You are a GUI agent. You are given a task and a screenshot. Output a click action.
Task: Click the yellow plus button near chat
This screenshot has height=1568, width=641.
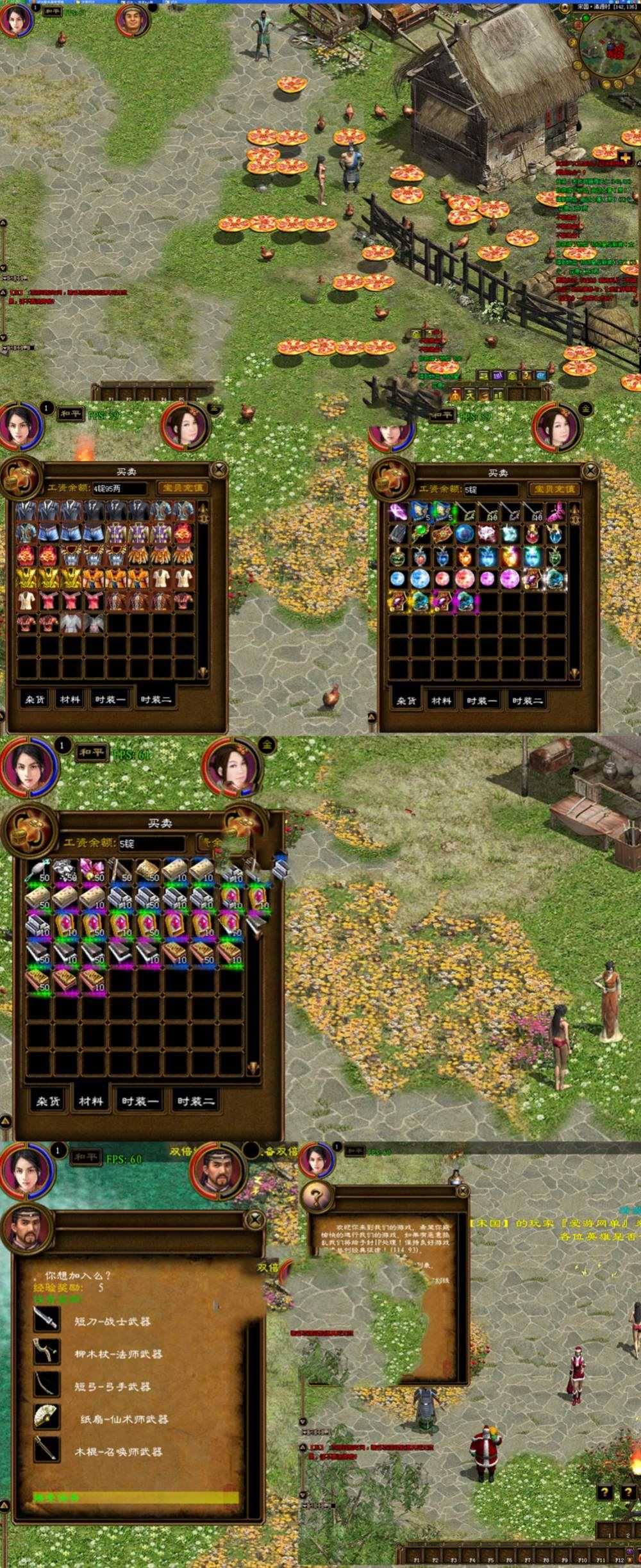coord(626,158)
